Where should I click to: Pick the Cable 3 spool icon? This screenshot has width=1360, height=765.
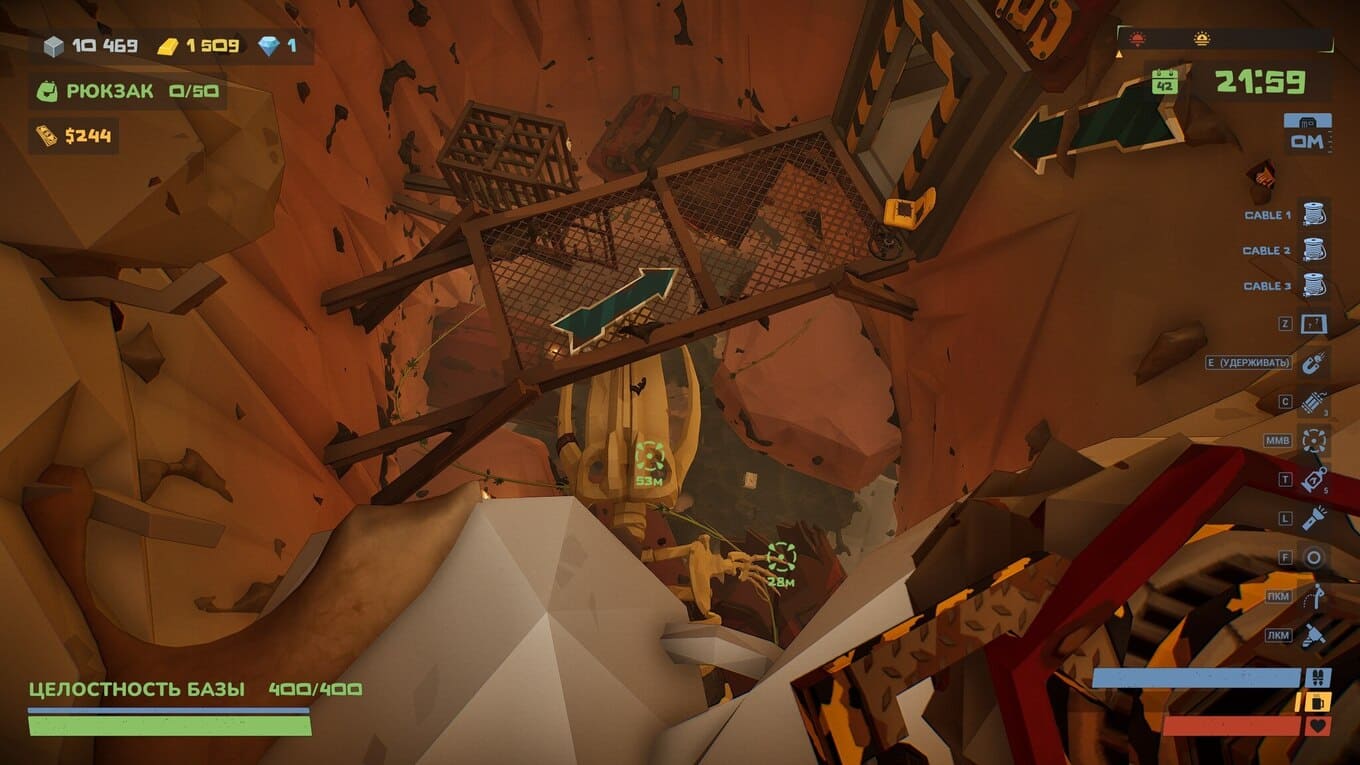1313,285
